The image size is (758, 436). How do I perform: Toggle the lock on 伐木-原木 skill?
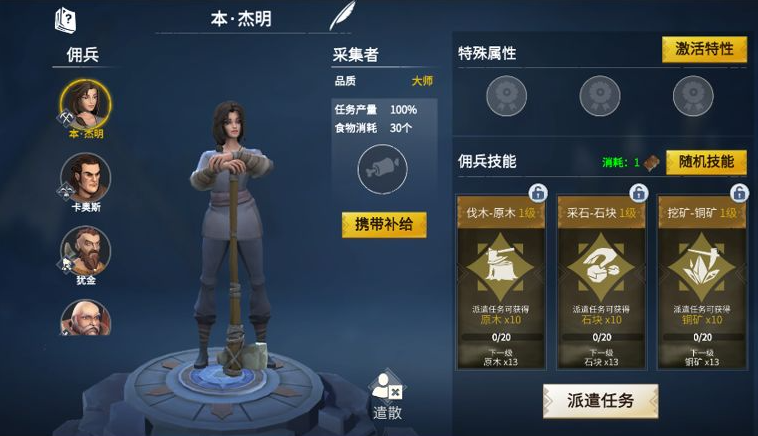point(537,192)
